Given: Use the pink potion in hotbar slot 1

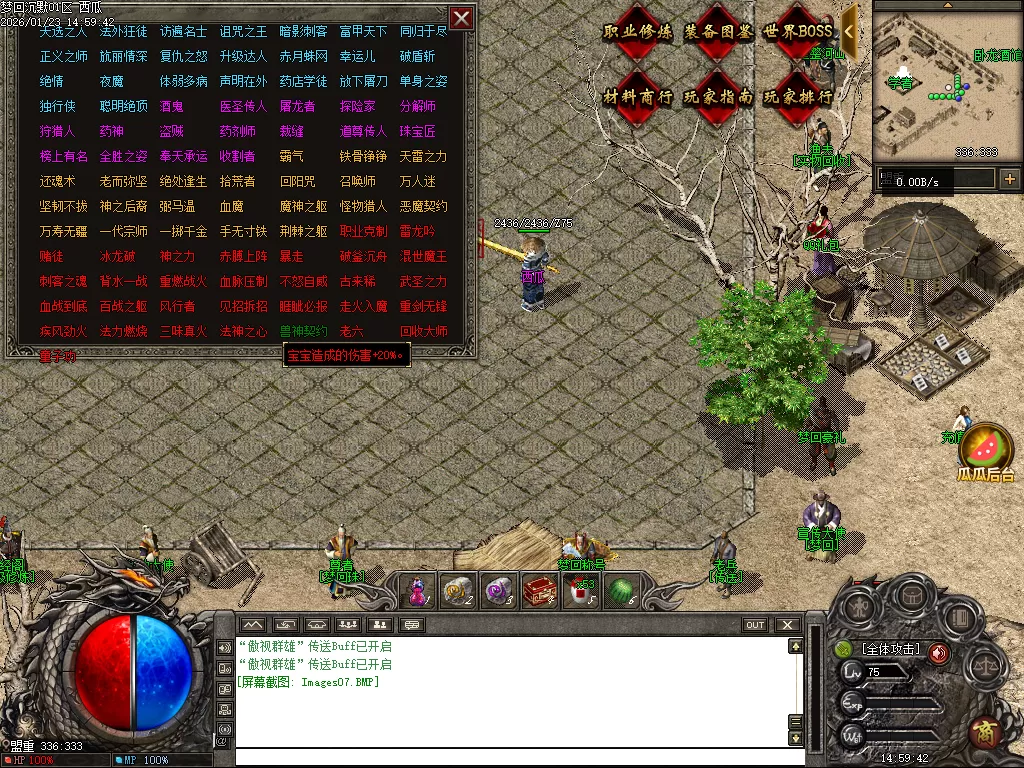Looking at the screenshot, I should coord(417,591).
